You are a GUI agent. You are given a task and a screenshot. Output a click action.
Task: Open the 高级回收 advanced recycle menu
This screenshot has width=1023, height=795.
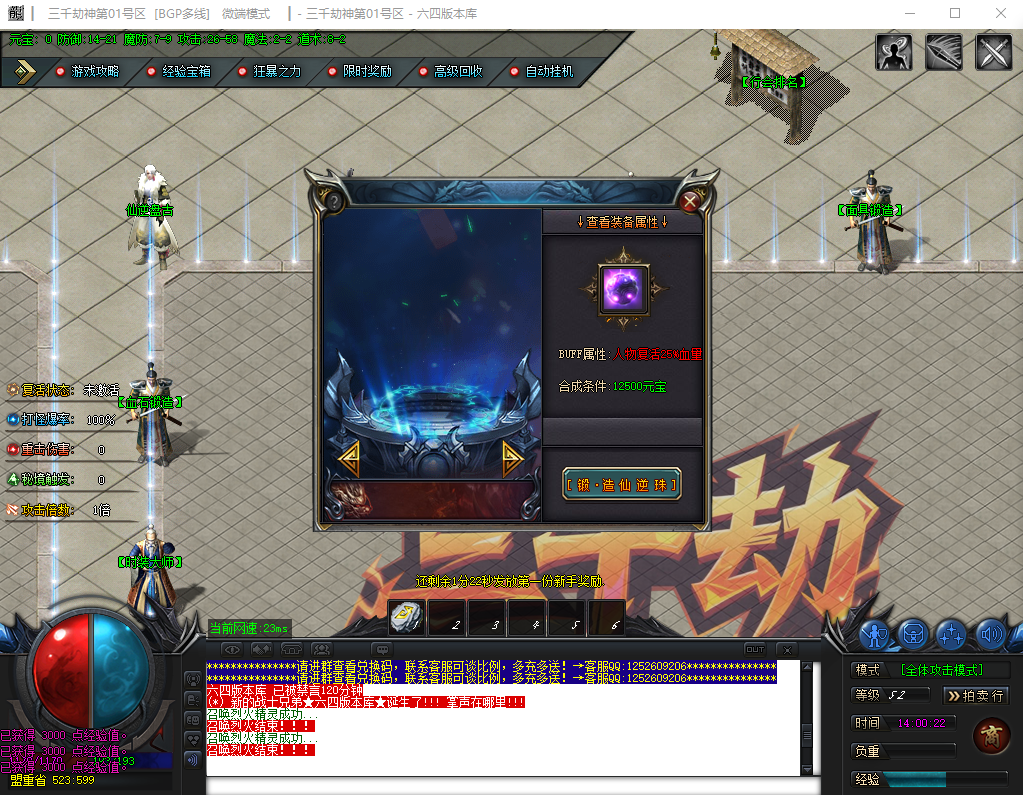coord(450,72)
